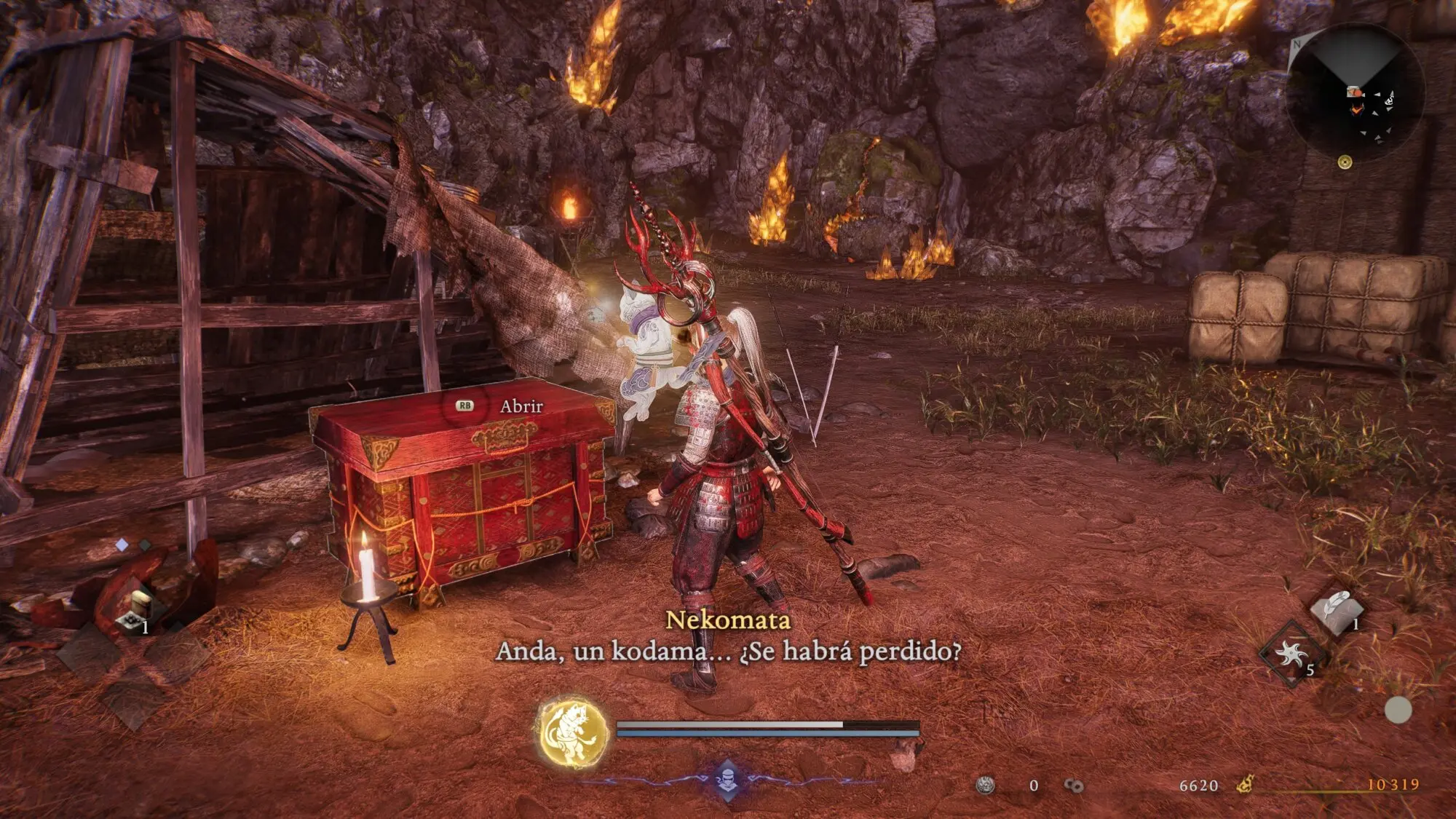The height and width of the screenshot is (819, 1456).
Task: Click the circular minimap radar
Action: pyautogui.click(x=1356, y=92)
